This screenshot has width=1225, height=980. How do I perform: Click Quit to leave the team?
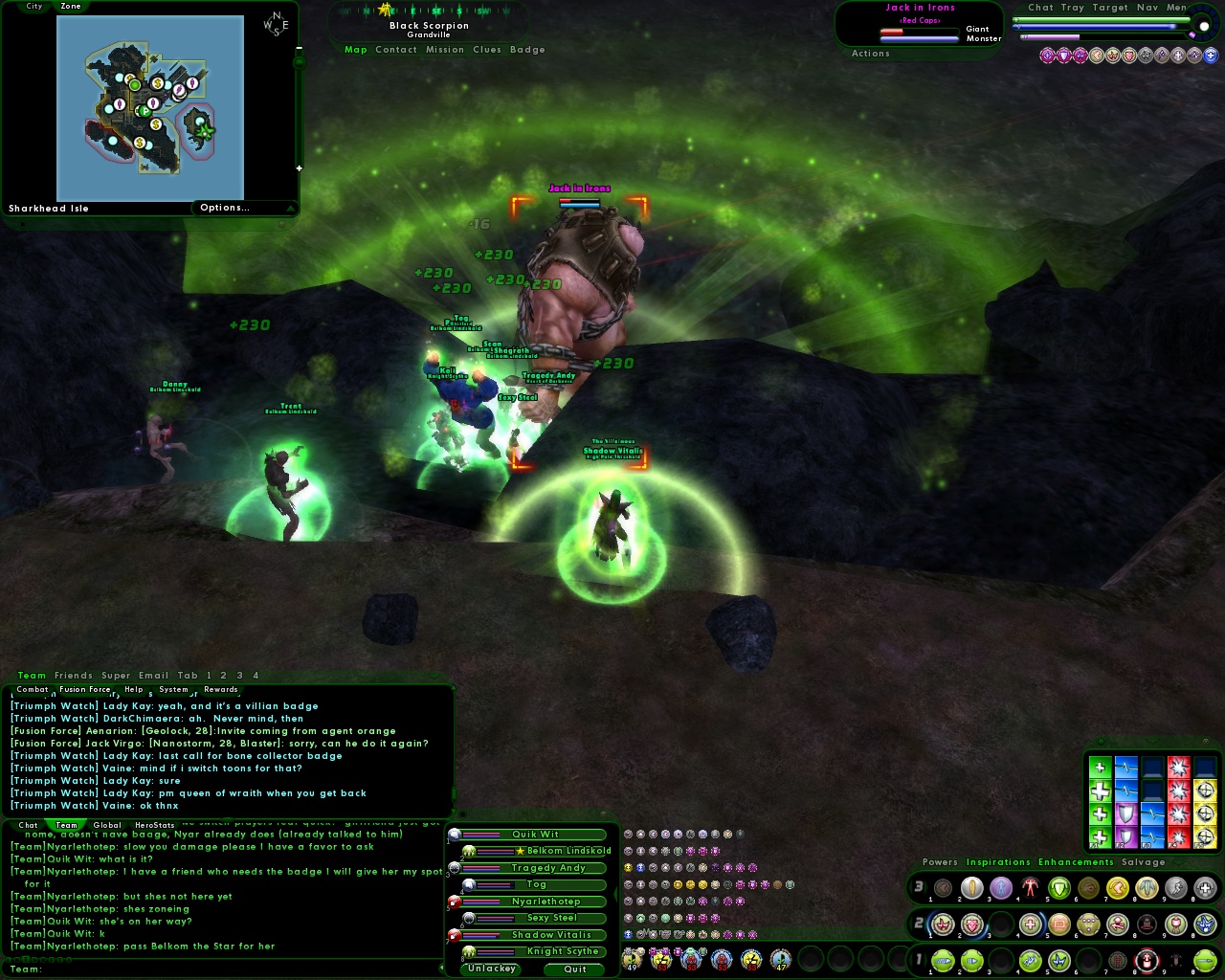[573, 969]
